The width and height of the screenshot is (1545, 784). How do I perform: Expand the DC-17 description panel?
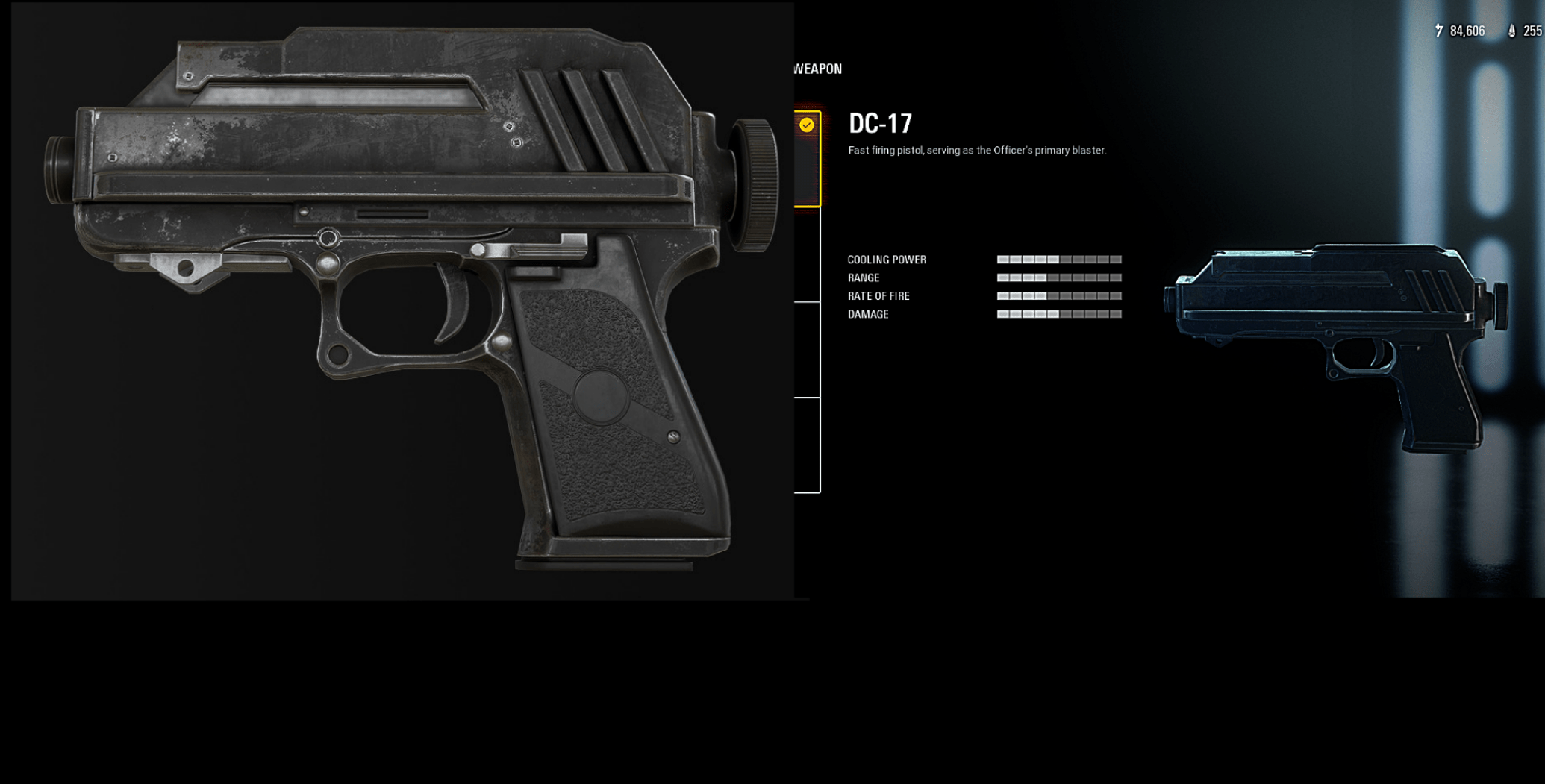pyautogui.click(x=976, y=150)
